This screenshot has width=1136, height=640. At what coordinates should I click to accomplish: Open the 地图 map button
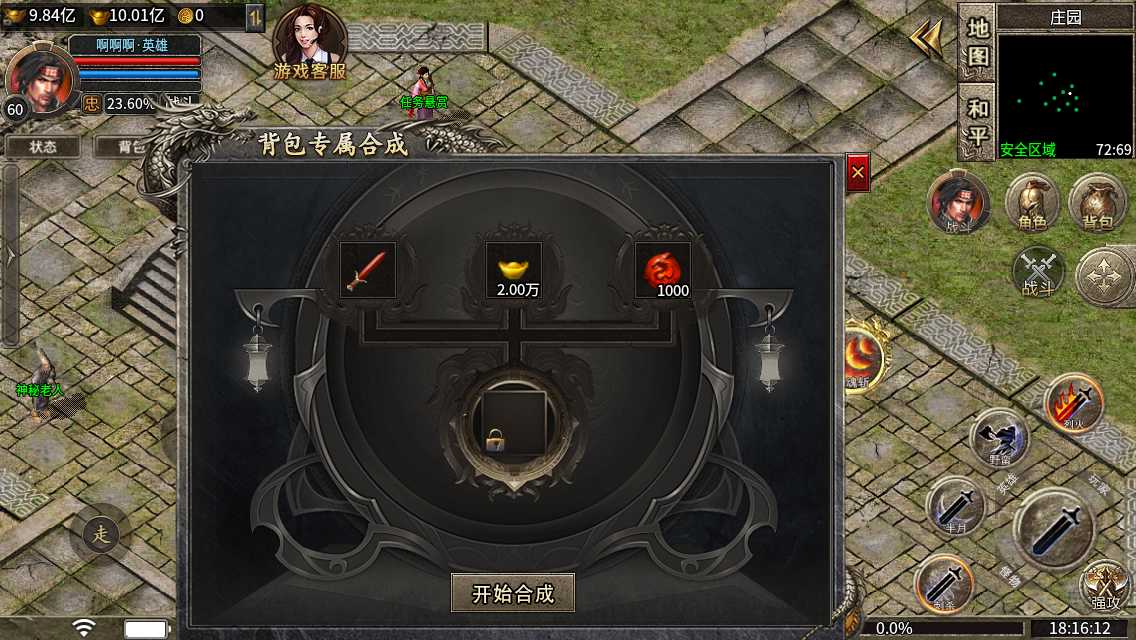click(x=977, y=42)
